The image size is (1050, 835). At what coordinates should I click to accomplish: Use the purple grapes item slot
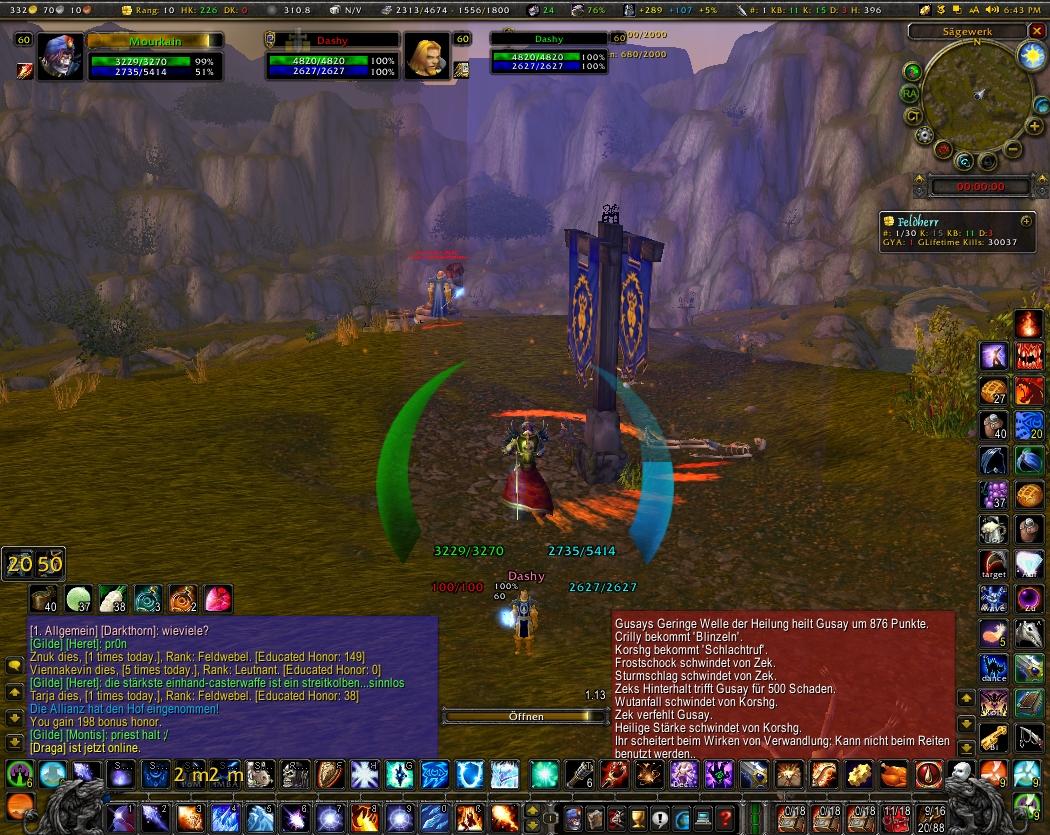[x=994, y=493]
